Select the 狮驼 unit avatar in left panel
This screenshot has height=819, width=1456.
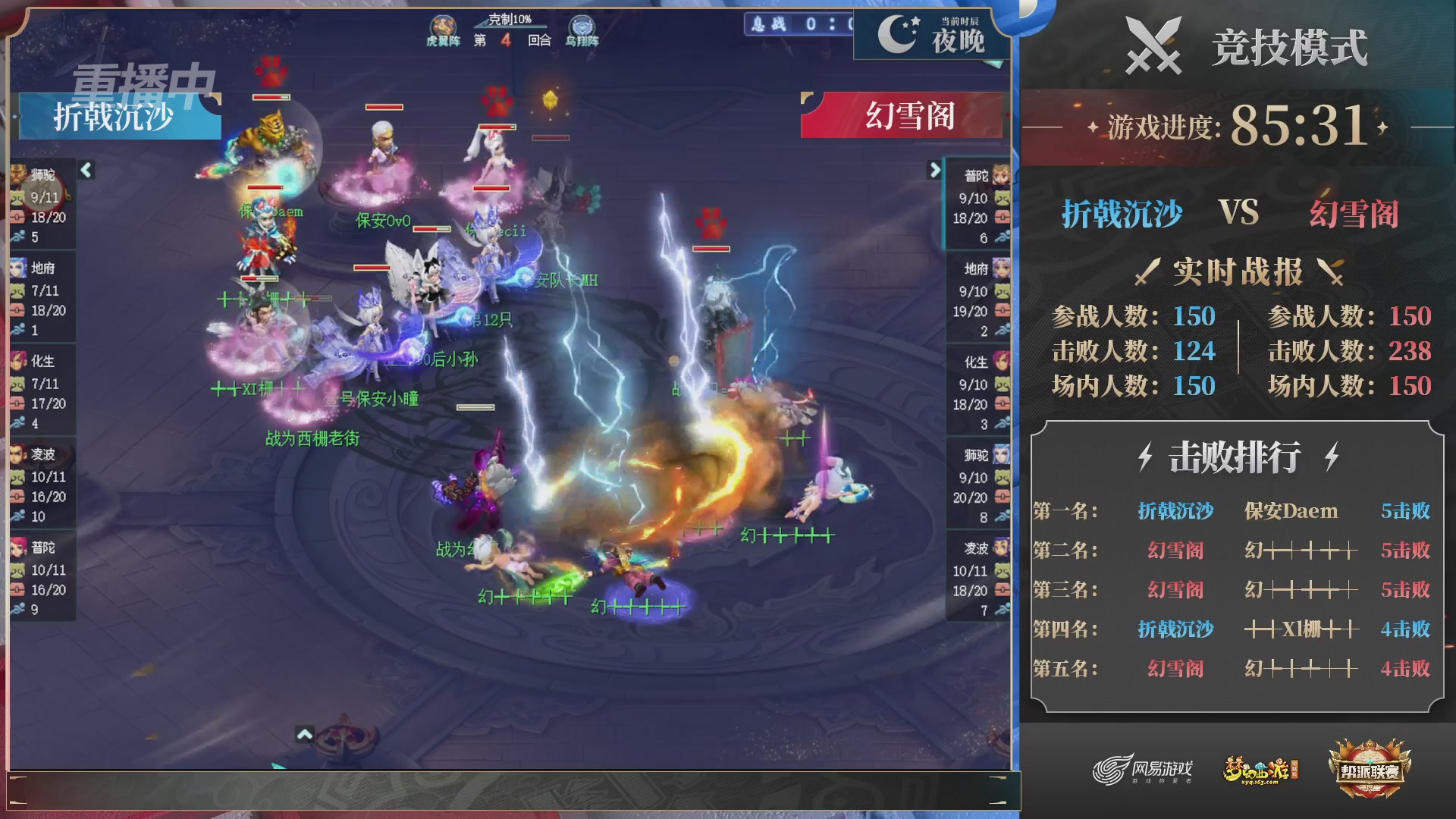tap(18, 176)
